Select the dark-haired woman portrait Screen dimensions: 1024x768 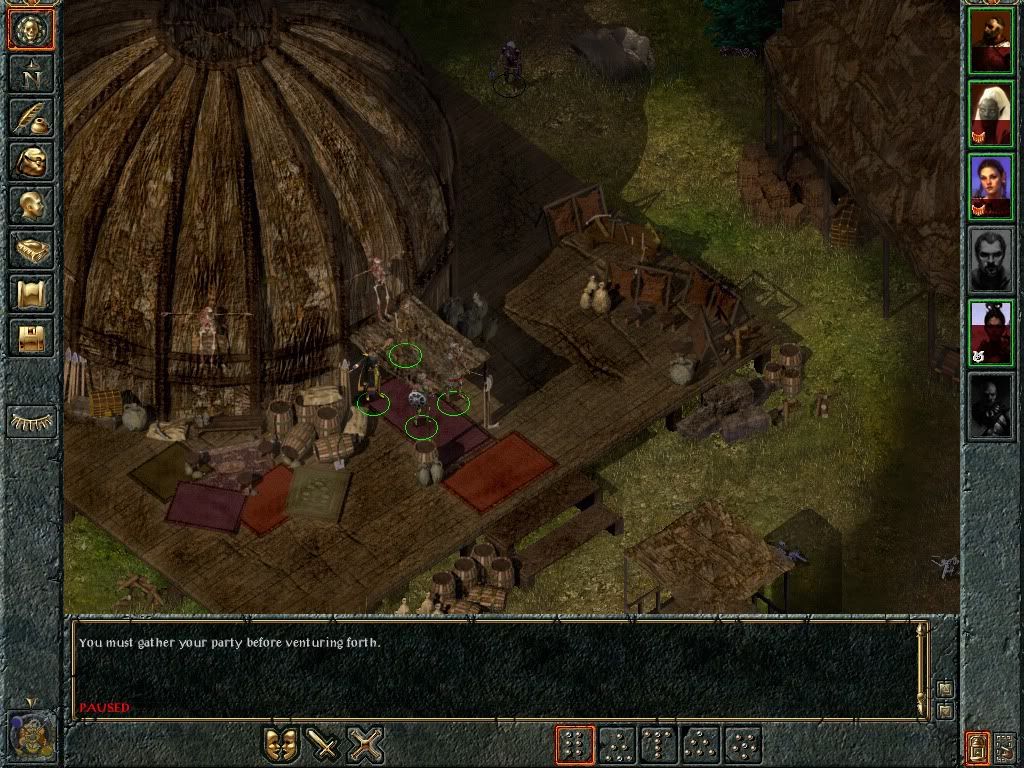click(x=991, y=187)
